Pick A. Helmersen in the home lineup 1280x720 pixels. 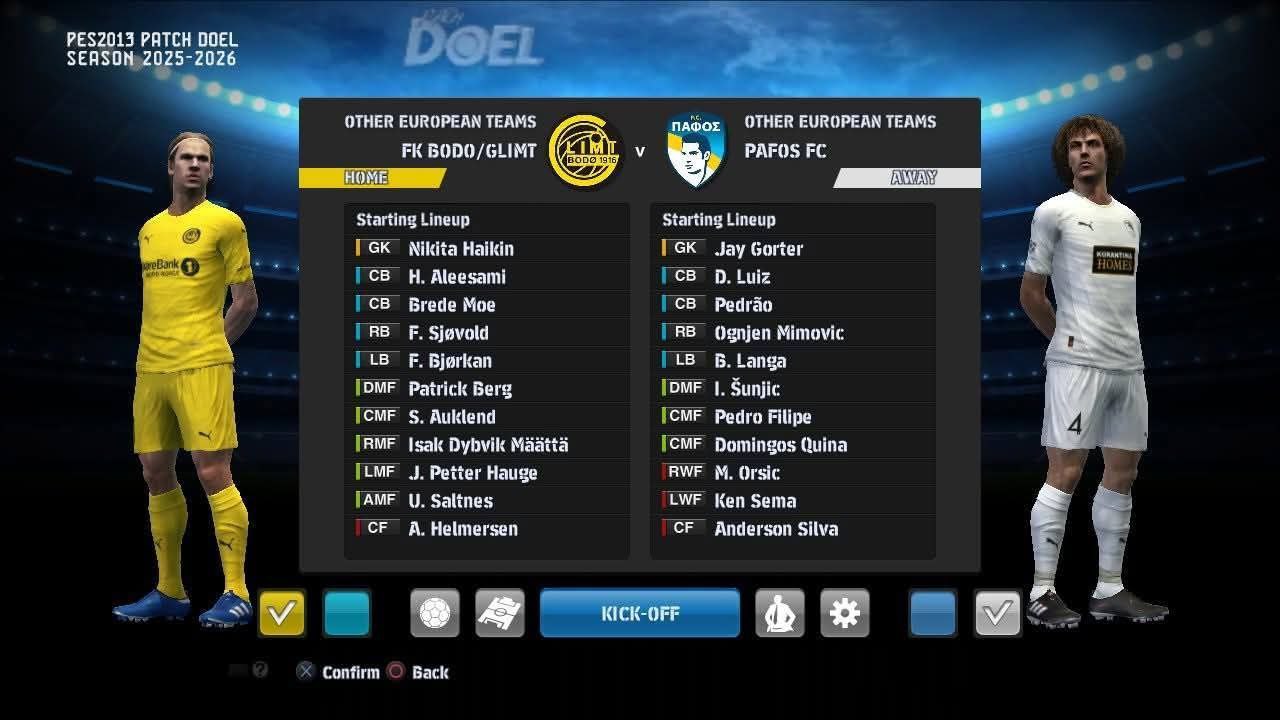point(463,529)
